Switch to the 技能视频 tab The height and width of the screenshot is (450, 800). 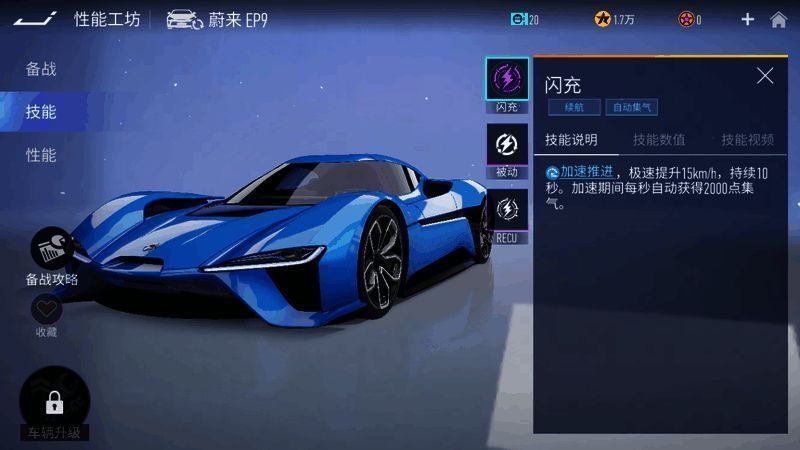[x=747, y=139]
